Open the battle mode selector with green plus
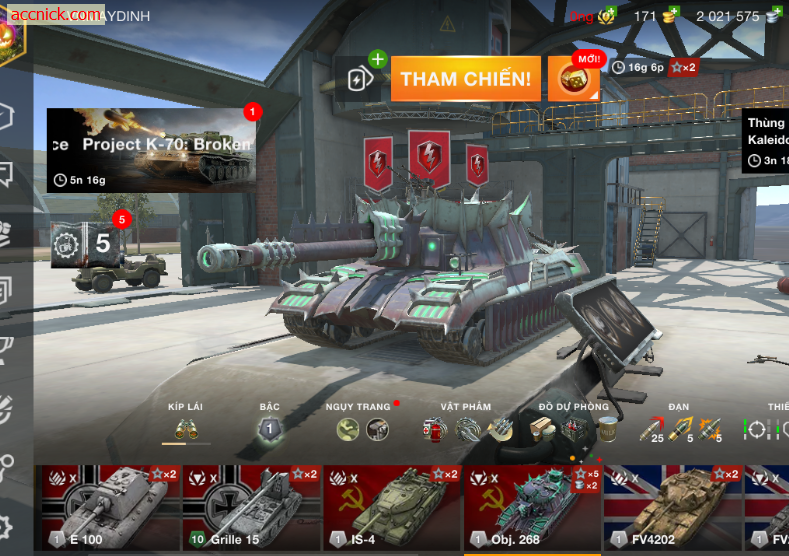The width and height of the screenshot is (789, 556). tap(364, 77)
